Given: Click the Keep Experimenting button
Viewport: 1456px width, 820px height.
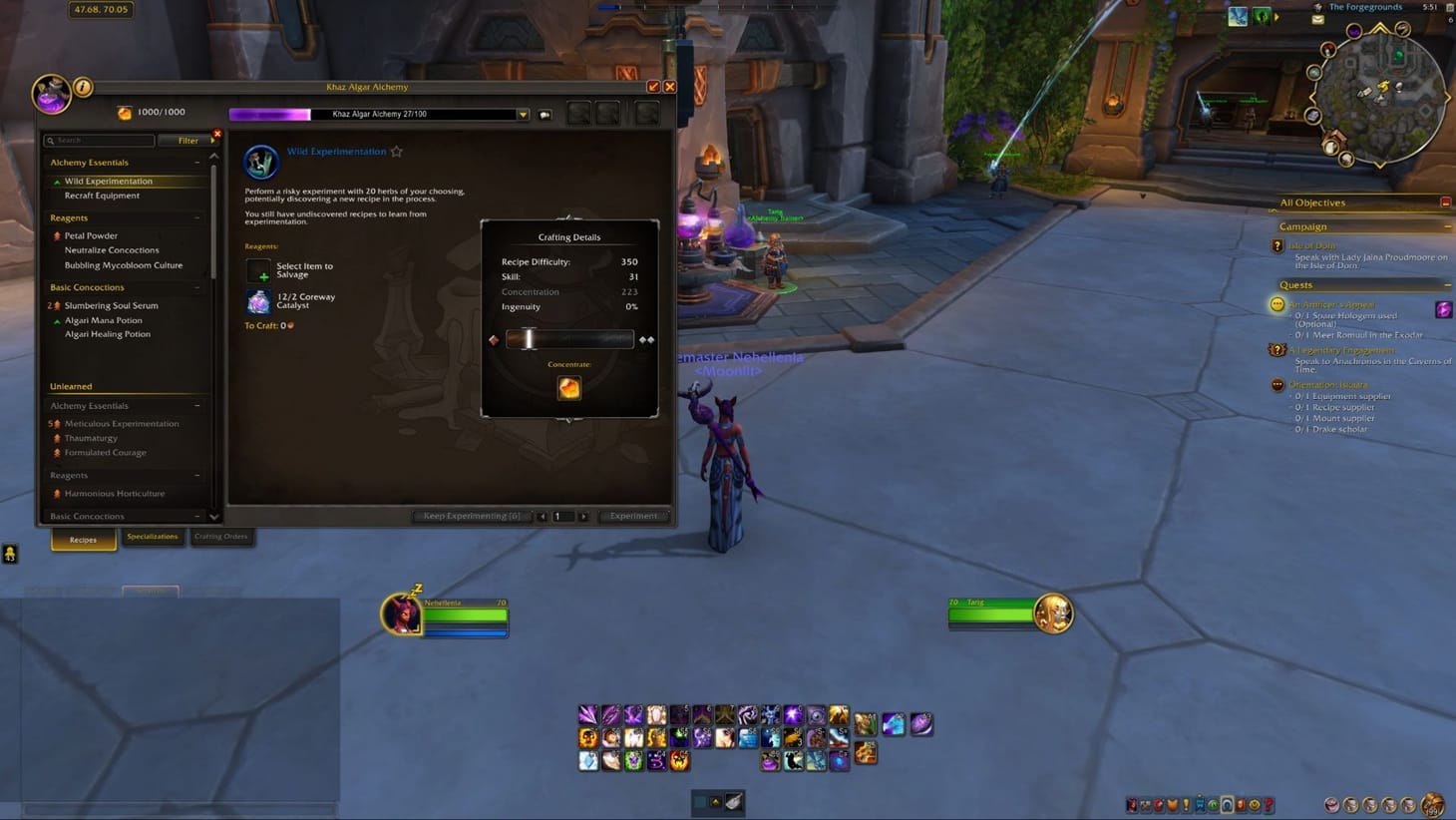Looking at the screenshot, I should pos(472,516).
